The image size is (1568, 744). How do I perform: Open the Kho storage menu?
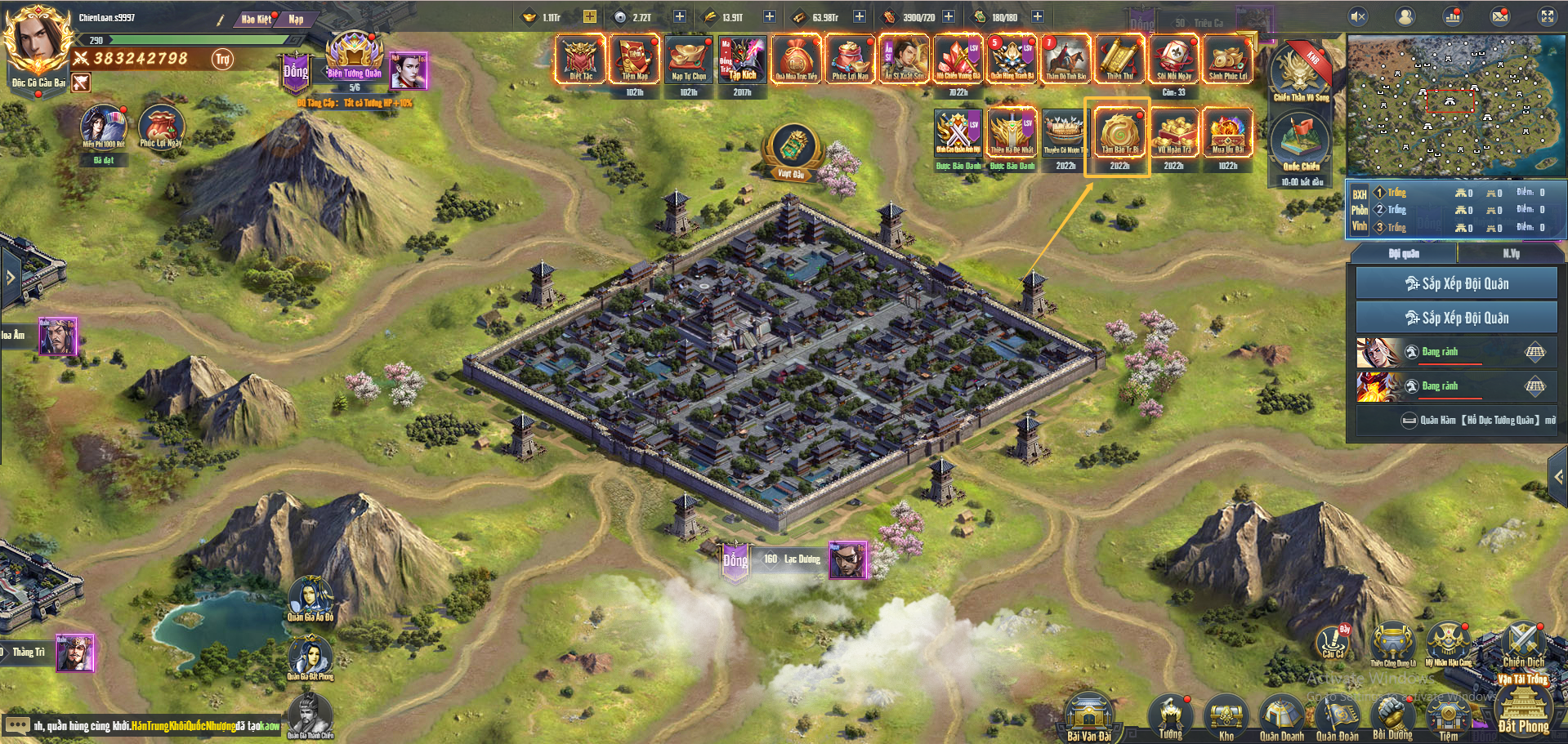pyautogui.click(x=1226, y=716)
